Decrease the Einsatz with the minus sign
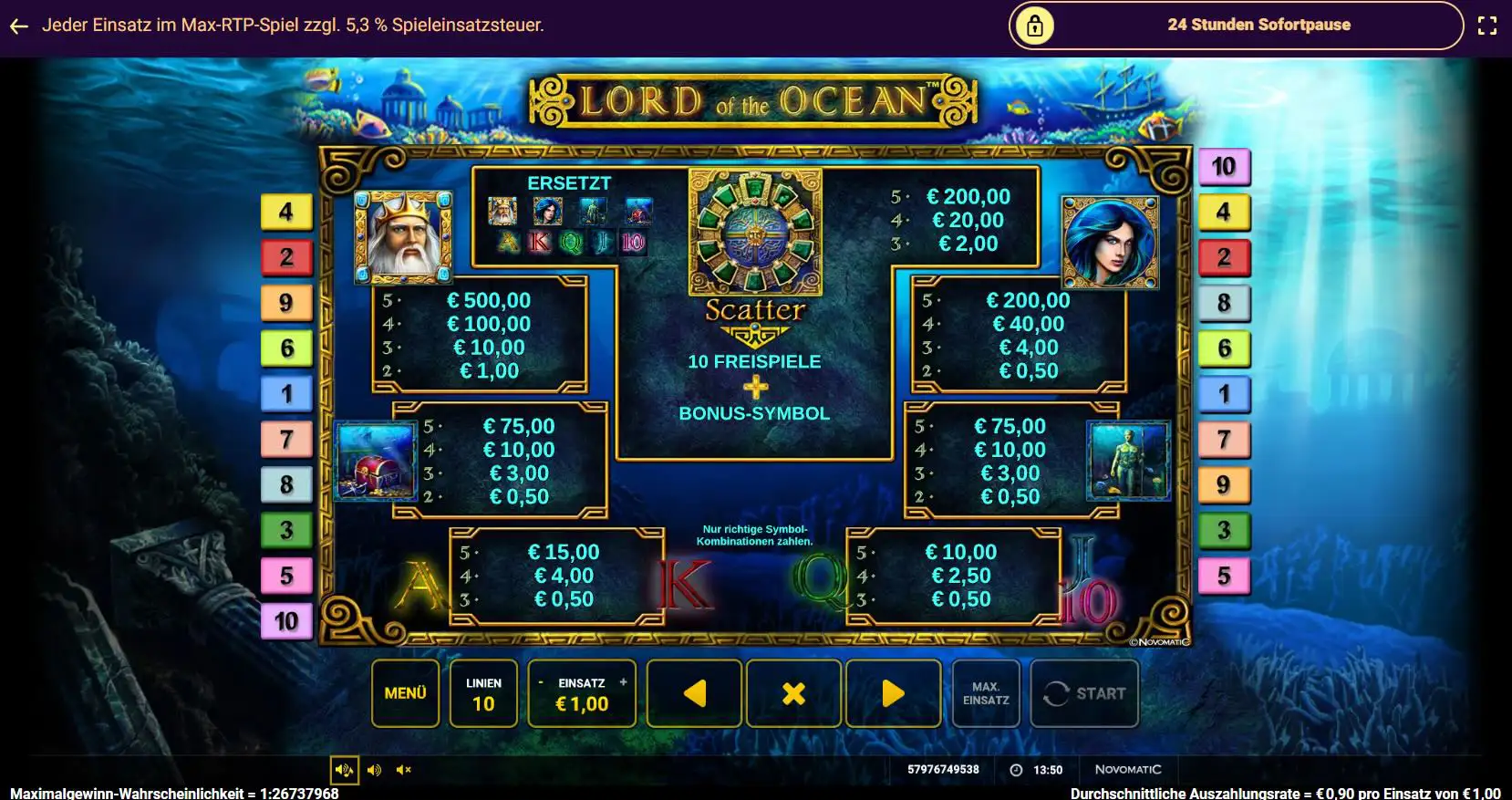 click(x=541, y=682)
